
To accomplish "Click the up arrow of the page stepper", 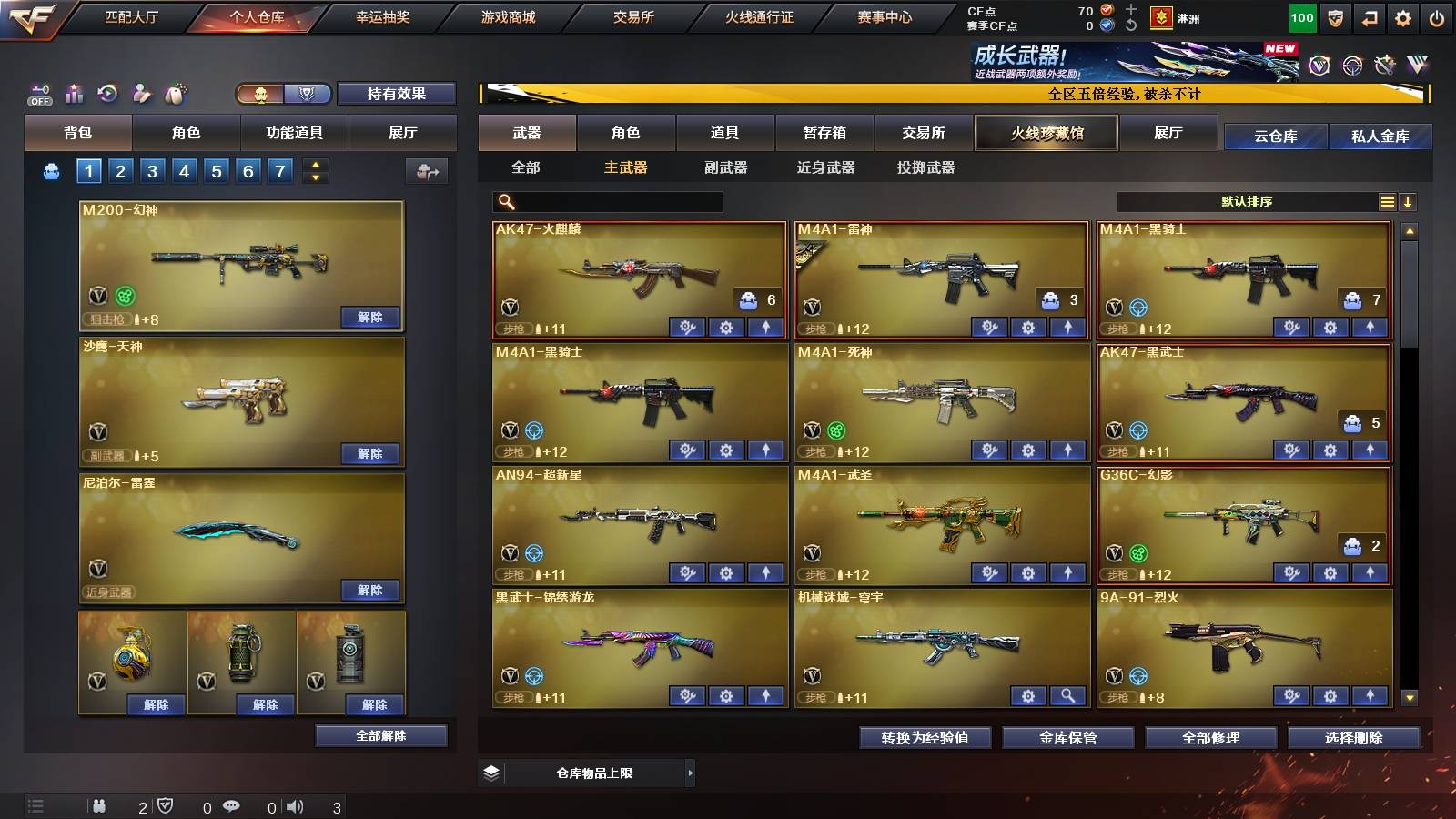I will pyautogui.click(x=313, y=164).
